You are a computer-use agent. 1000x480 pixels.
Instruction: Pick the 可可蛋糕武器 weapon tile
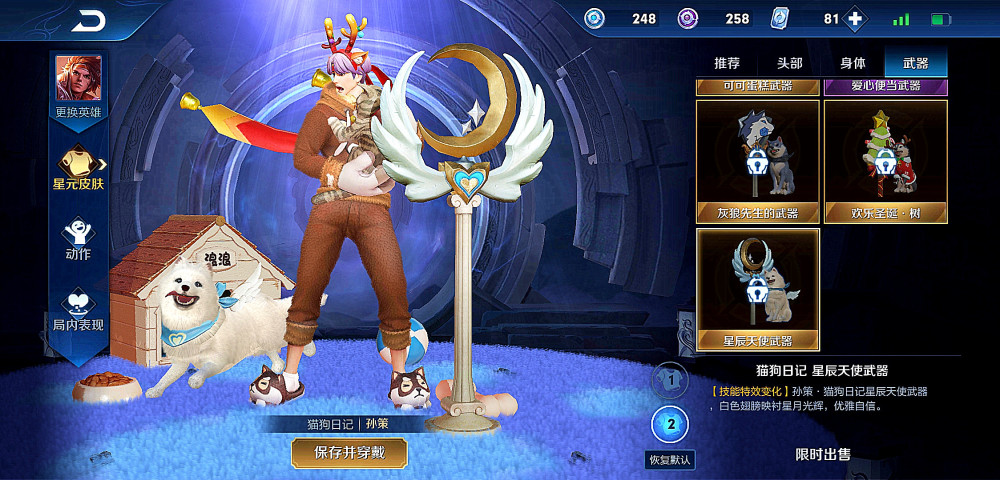pyautogui.click(x=758, y=86)
